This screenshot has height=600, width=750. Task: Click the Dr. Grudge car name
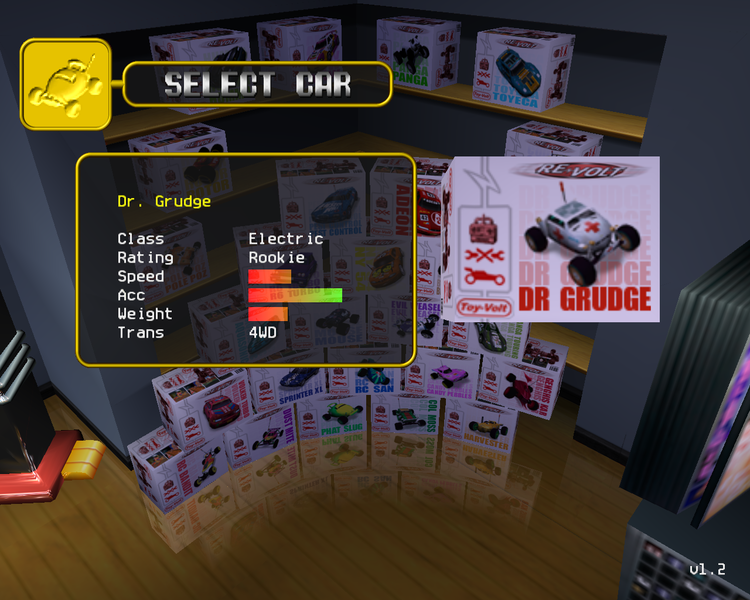click(x=164, y=201)
